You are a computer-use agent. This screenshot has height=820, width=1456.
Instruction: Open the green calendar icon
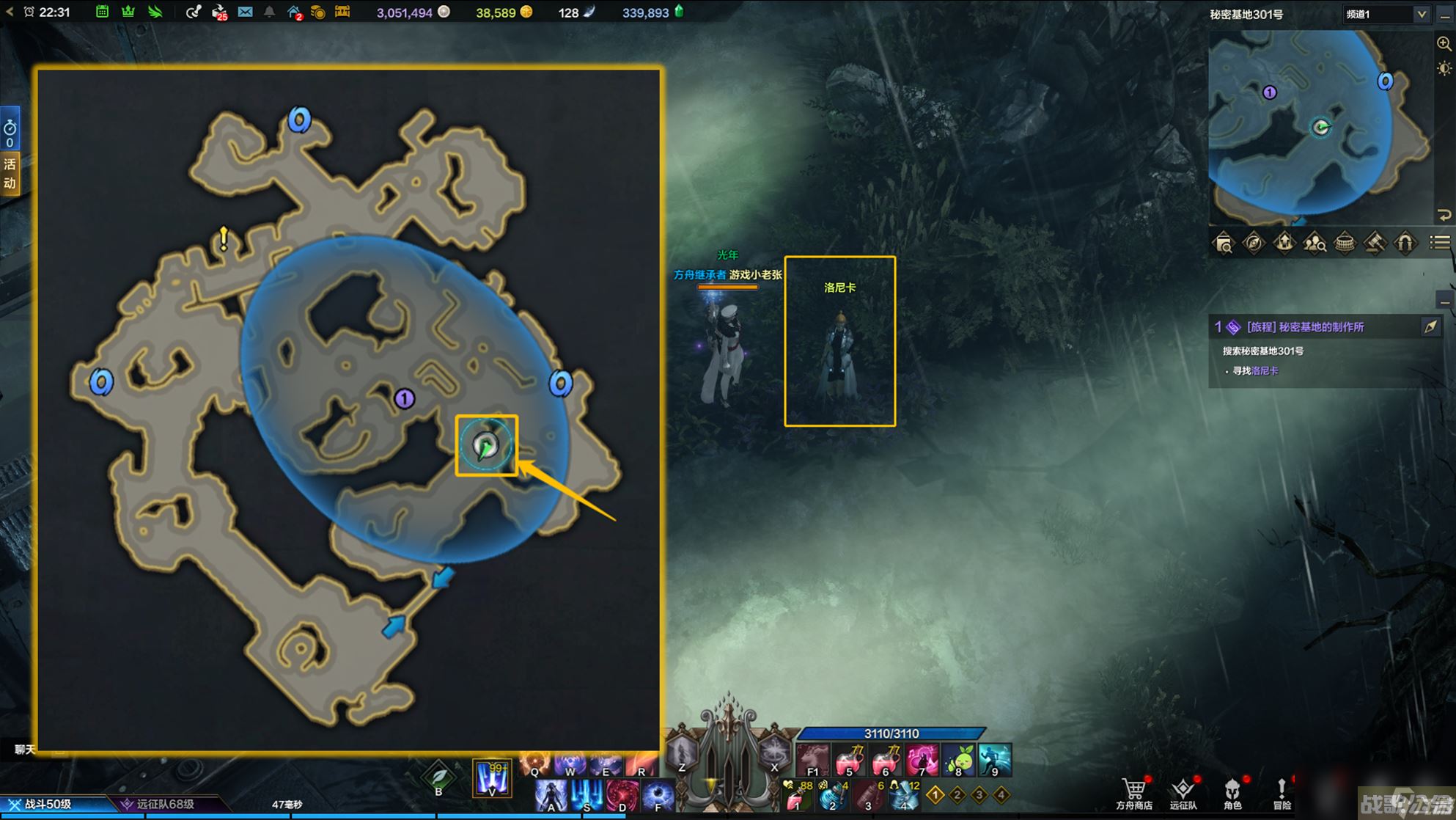point(103,12)
